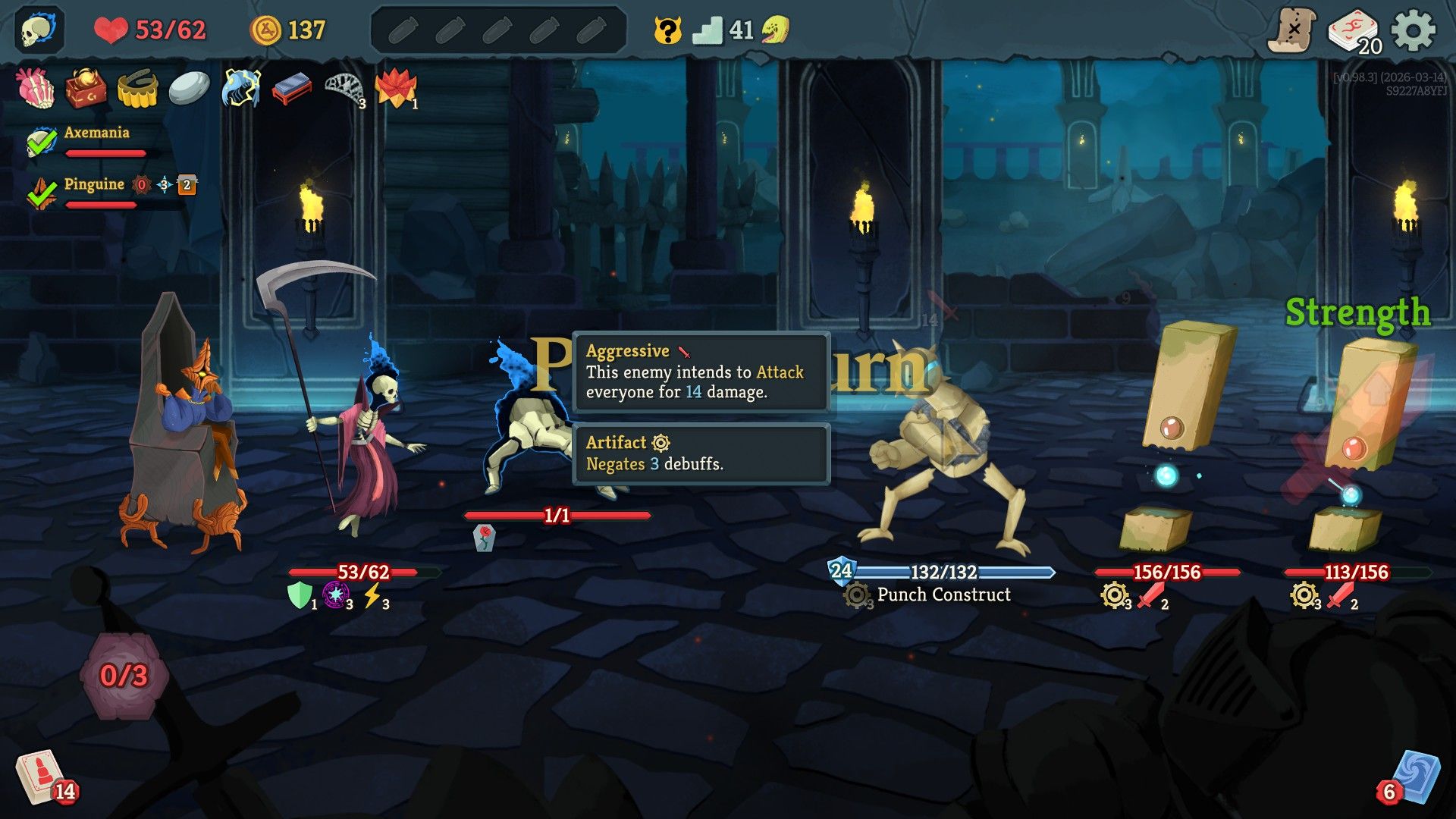The width and height of the screenshot is (1456, 819).
Task: Click the skull character portrait
Action: point(38,30)
